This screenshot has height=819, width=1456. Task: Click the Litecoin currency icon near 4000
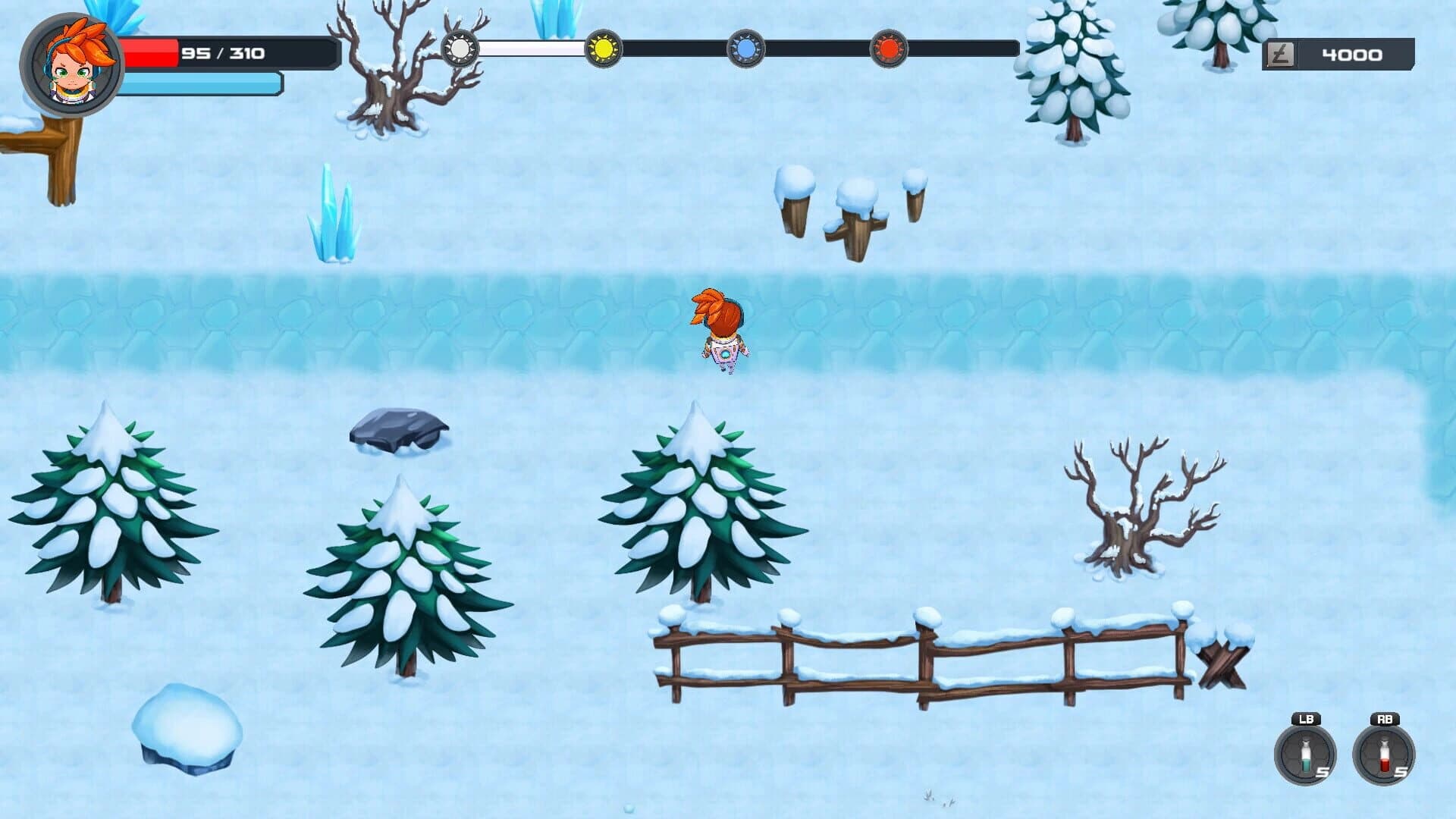(x=1280, y=53)
